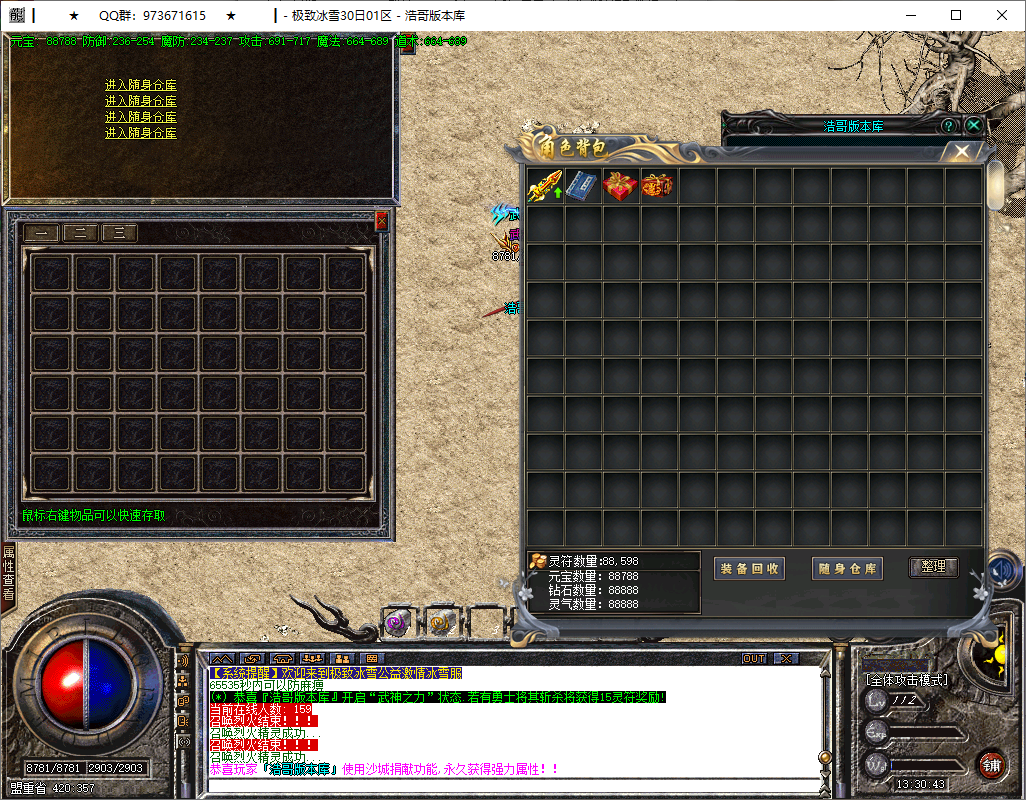This screenshot has height=800, width=1026.
Task: Toggle the sound speaker icon
Action: tap(1001, 571)
